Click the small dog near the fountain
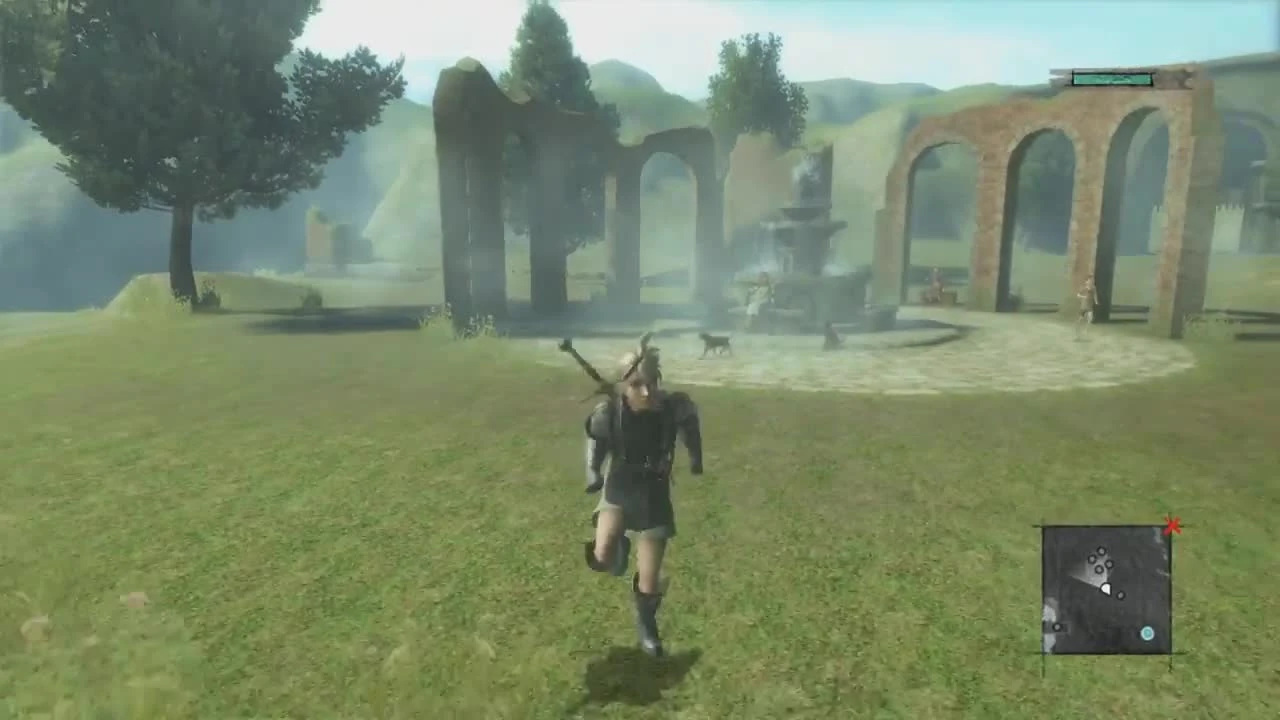Image resolution: width=1280 pixels, height=720 pixels. pos(716,345)
